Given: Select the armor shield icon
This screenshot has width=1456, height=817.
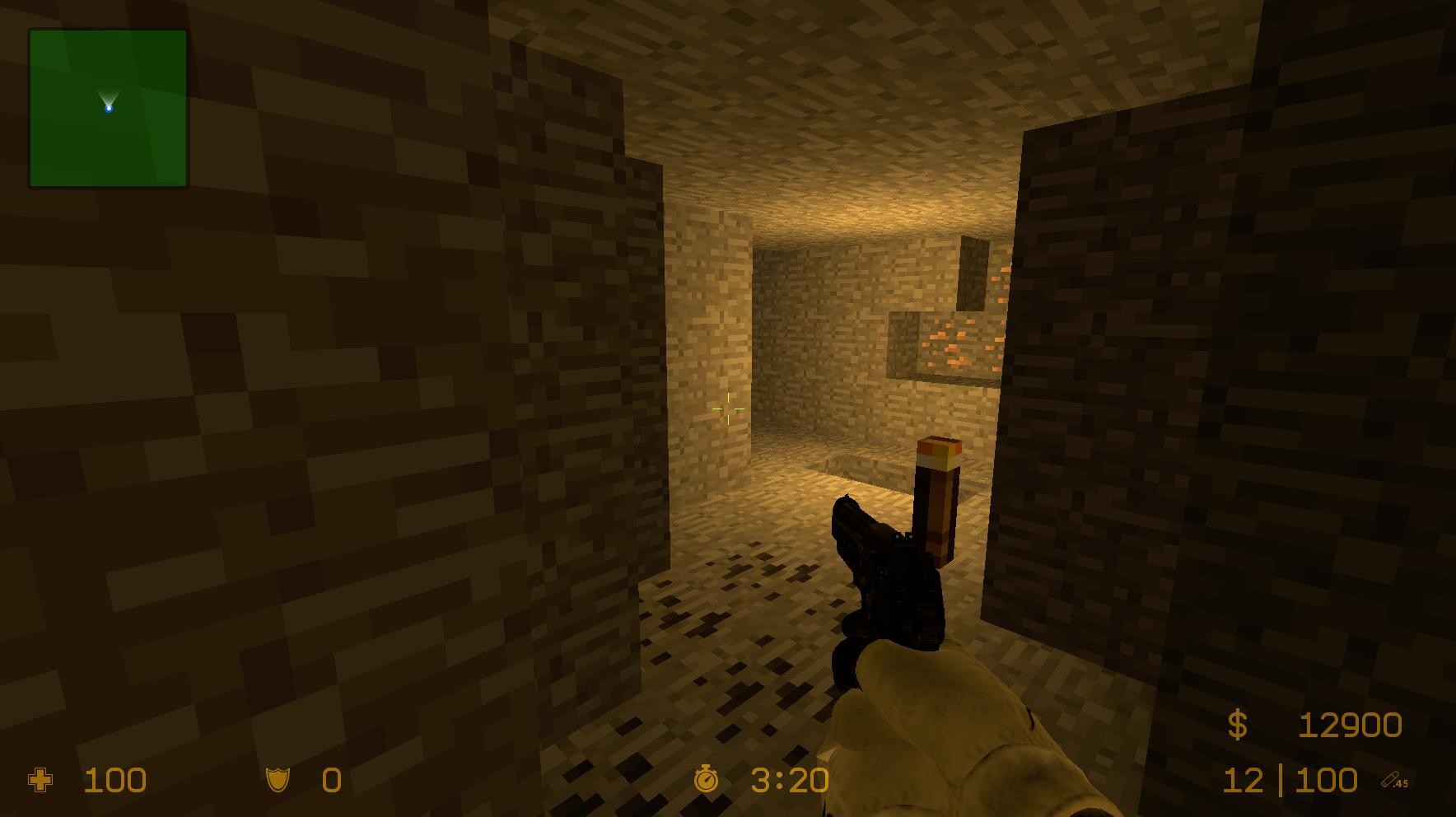Looking at the screenshot, I should pyautogui.click(x=278, y=780).
